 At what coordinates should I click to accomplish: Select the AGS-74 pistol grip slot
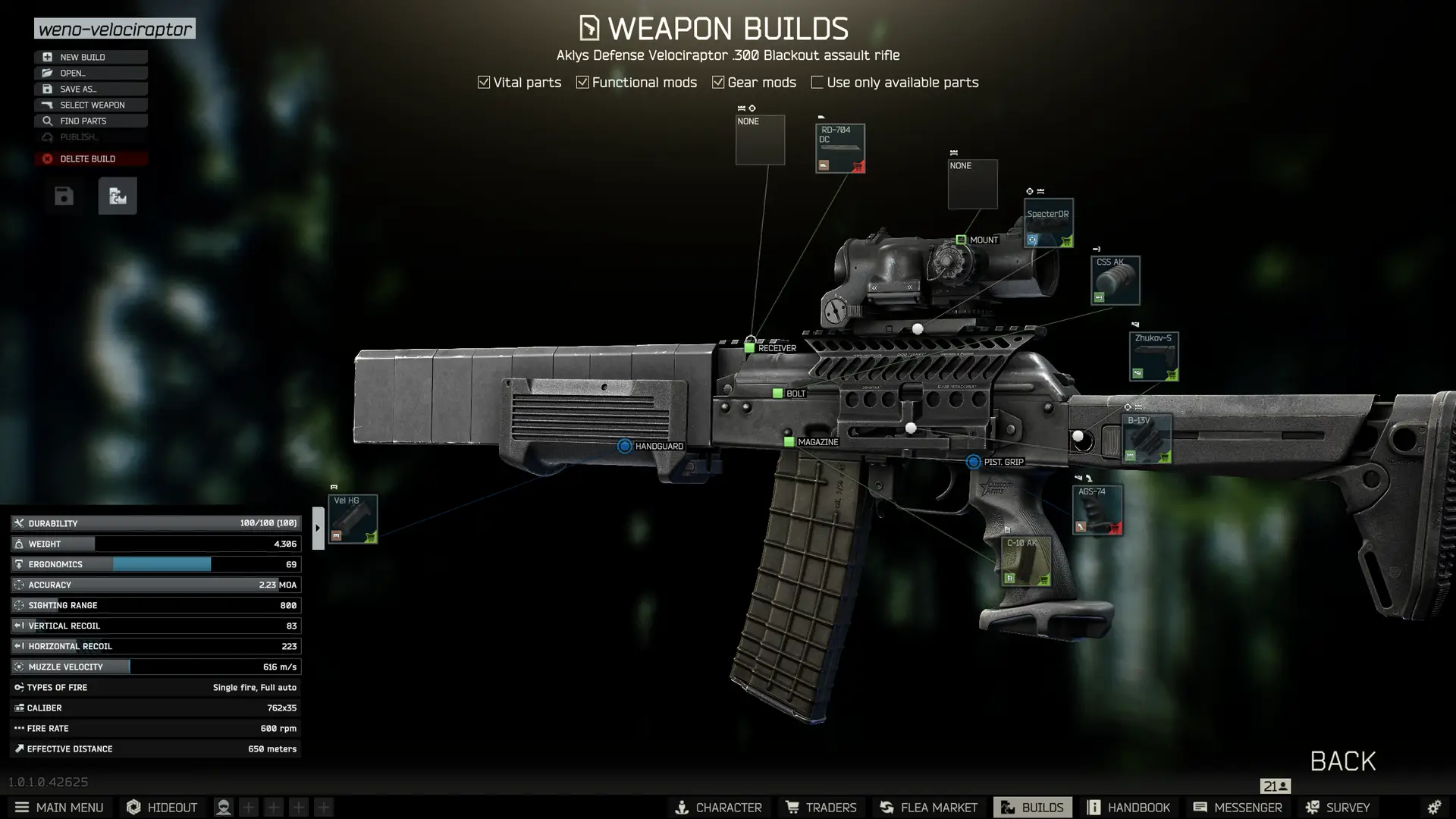(1097, 510)
